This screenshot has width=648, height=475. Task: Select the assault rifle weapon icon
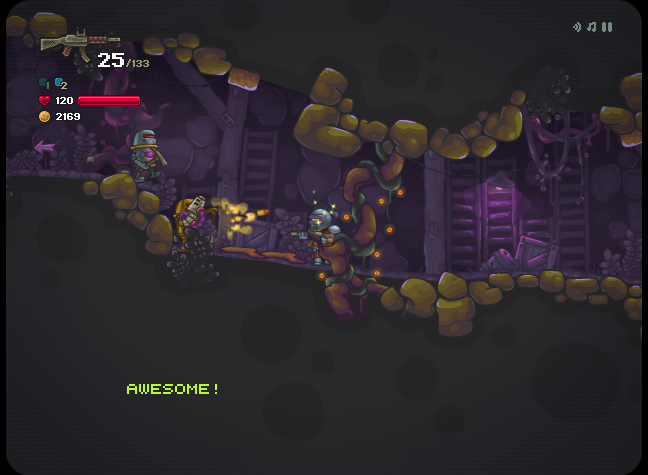(x=66, y=42)
